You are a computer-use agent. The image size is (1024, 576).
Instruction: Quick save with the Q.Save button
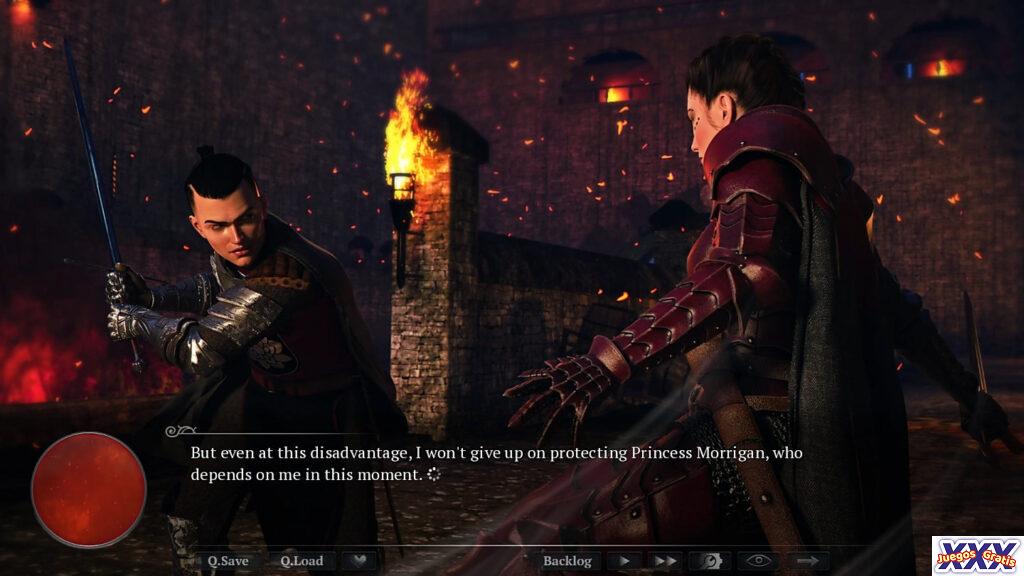[228, 561]
